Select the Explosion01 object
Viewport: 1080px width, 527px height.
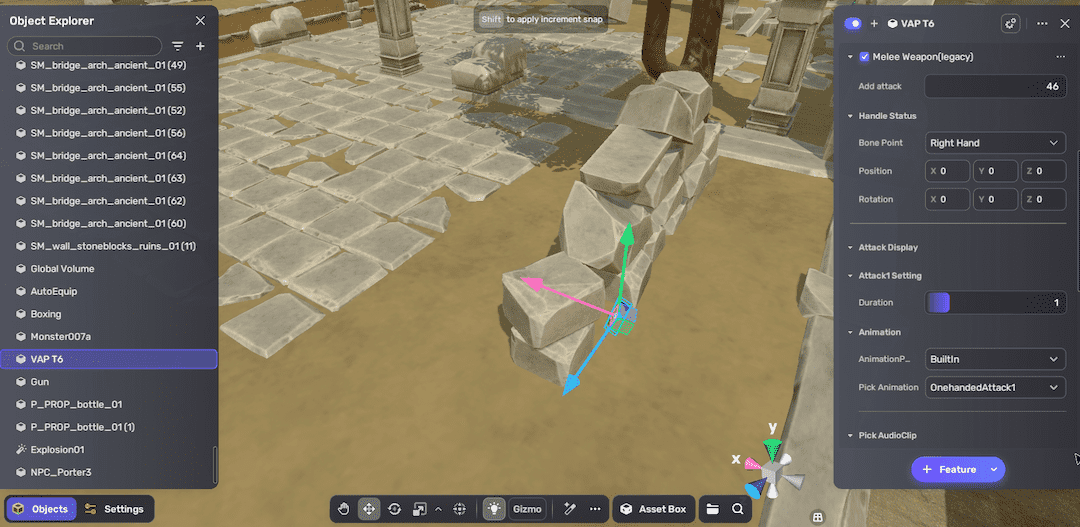[57, 450]
